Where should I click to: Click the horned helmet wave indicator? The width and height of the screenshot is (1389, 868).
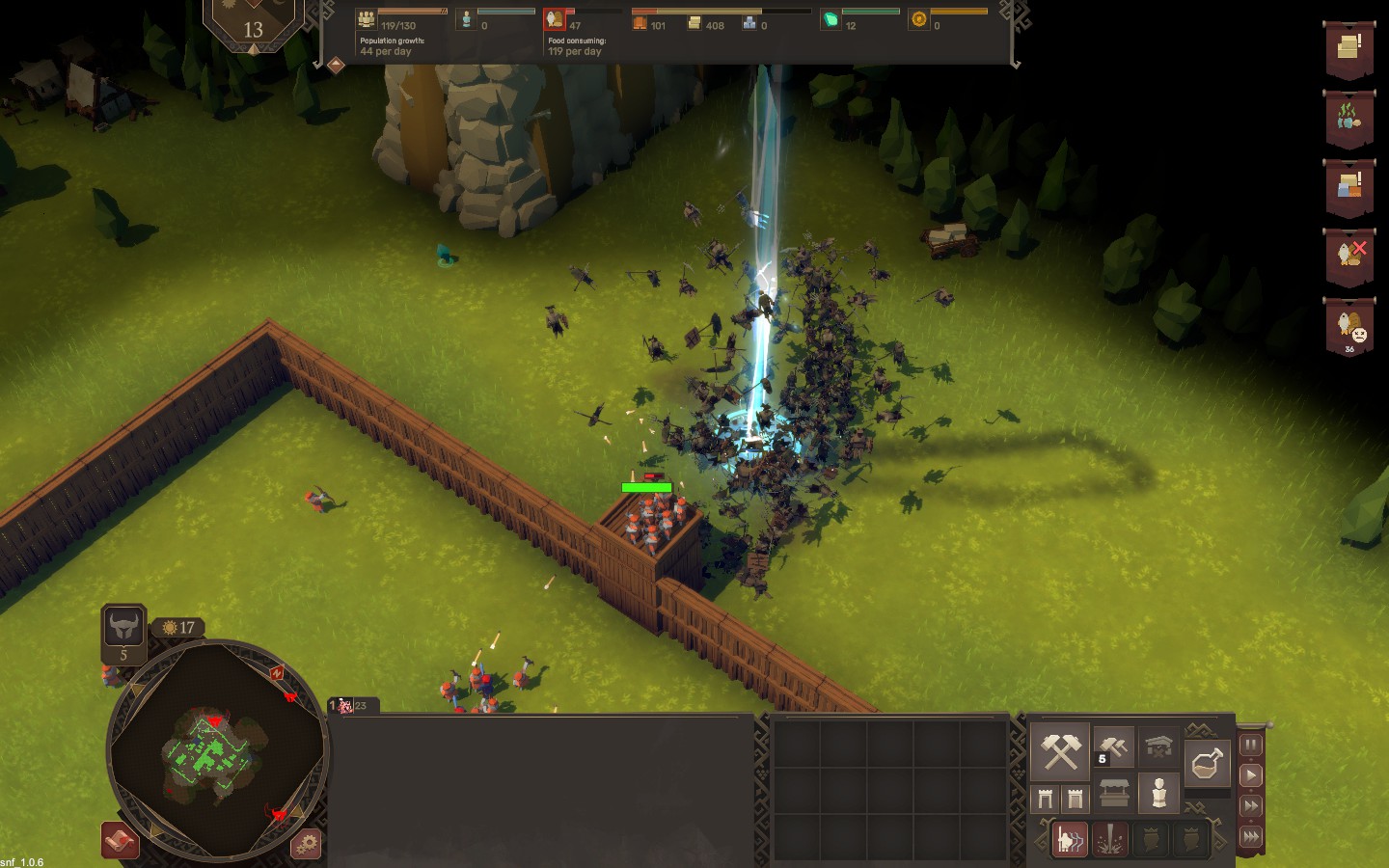(123, 627)
